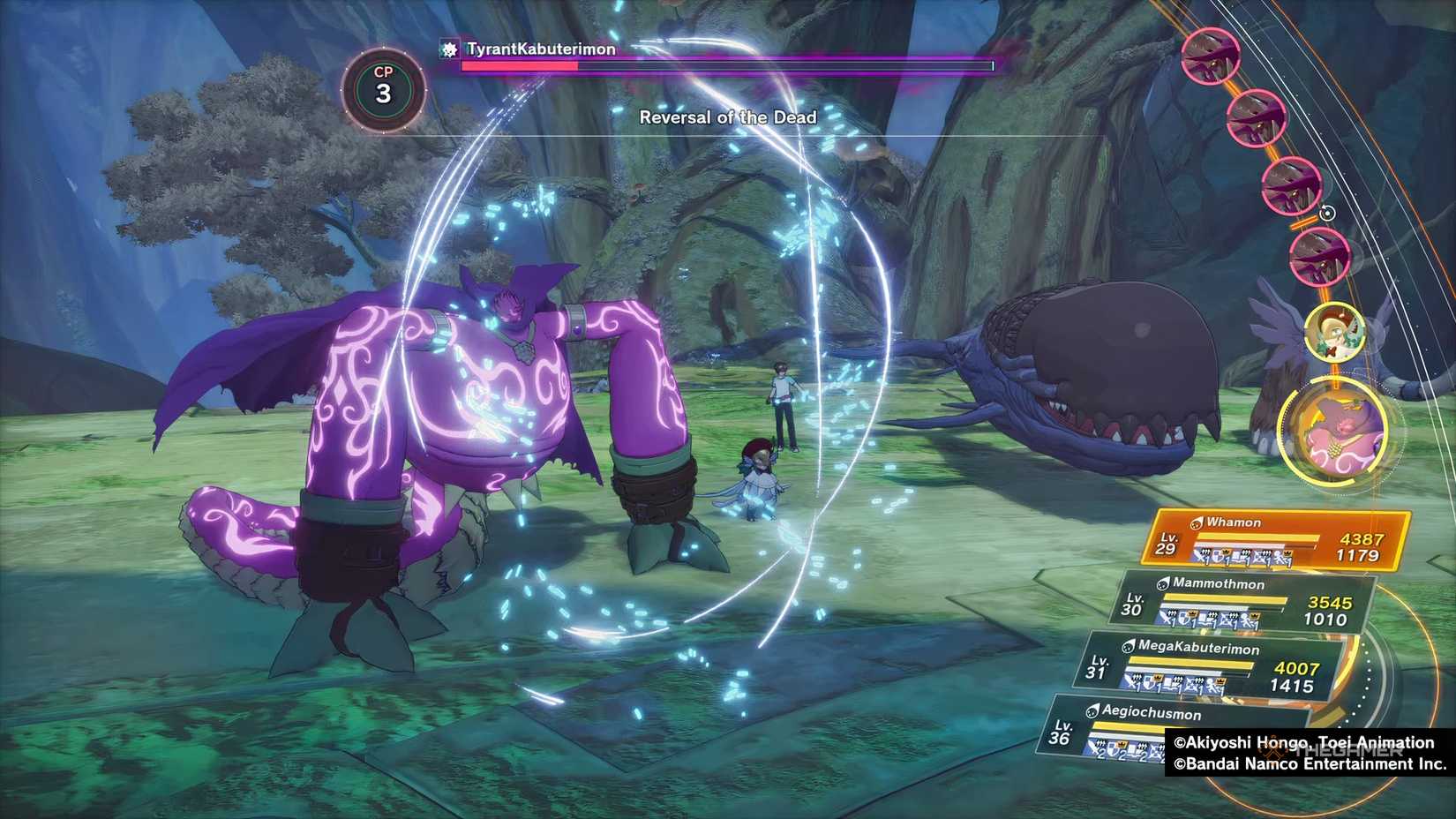Click the Digimon emblem beside Whamon's name
The image size is (1456, 819).
point(1197,521)
